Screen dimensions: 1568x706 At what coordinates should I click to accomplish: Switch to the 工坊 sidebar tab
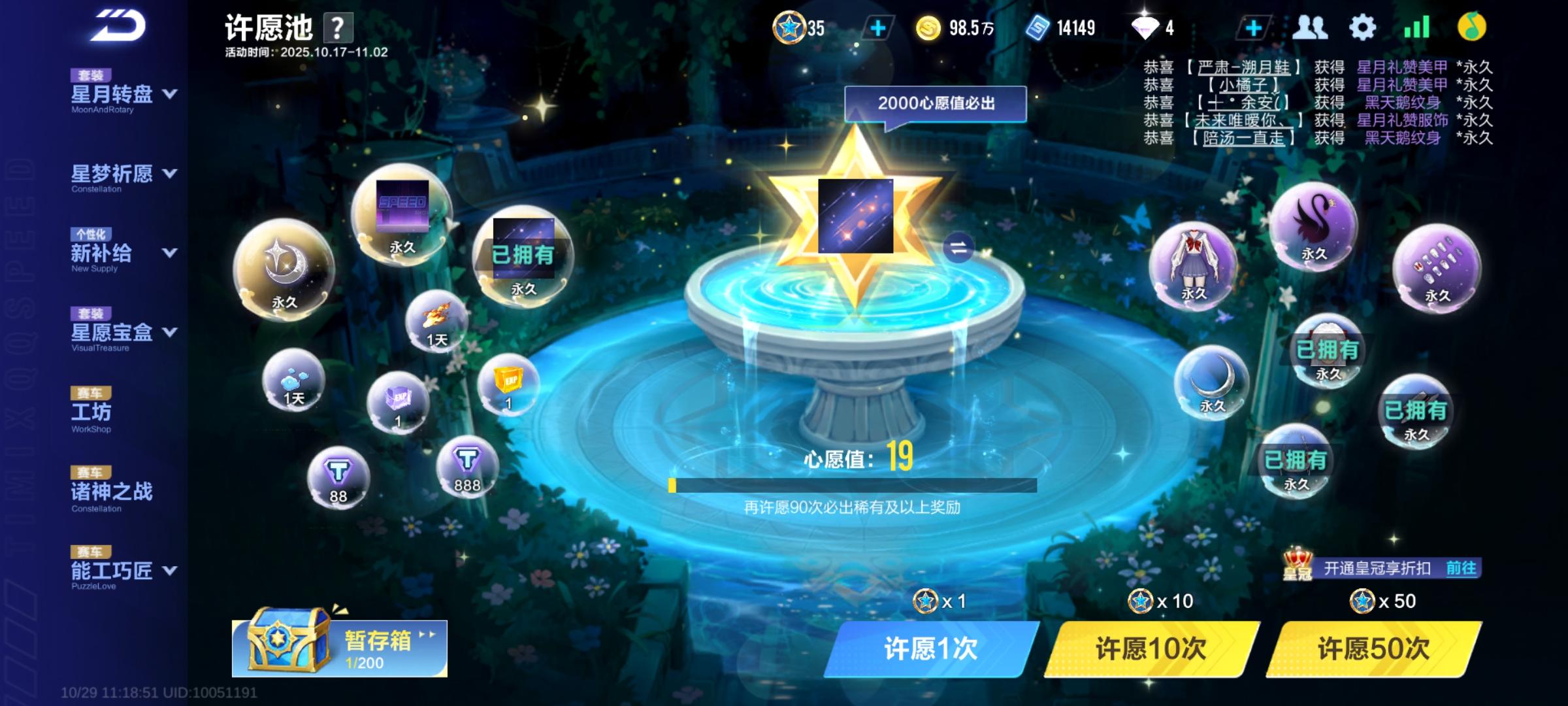[x=91, y=412]
